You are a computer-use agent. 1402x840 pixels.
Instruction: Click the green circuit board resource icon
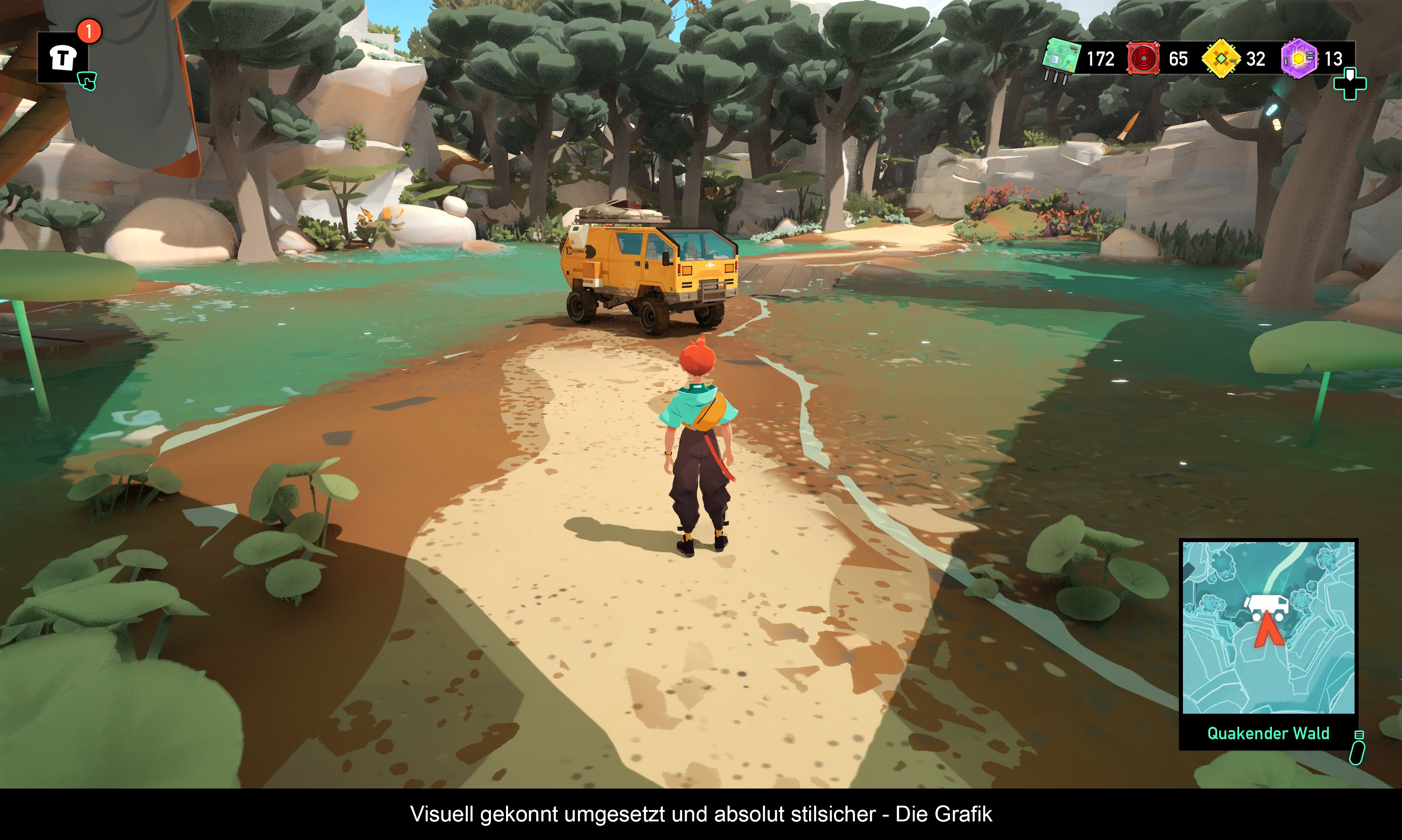click(1061, 59)
